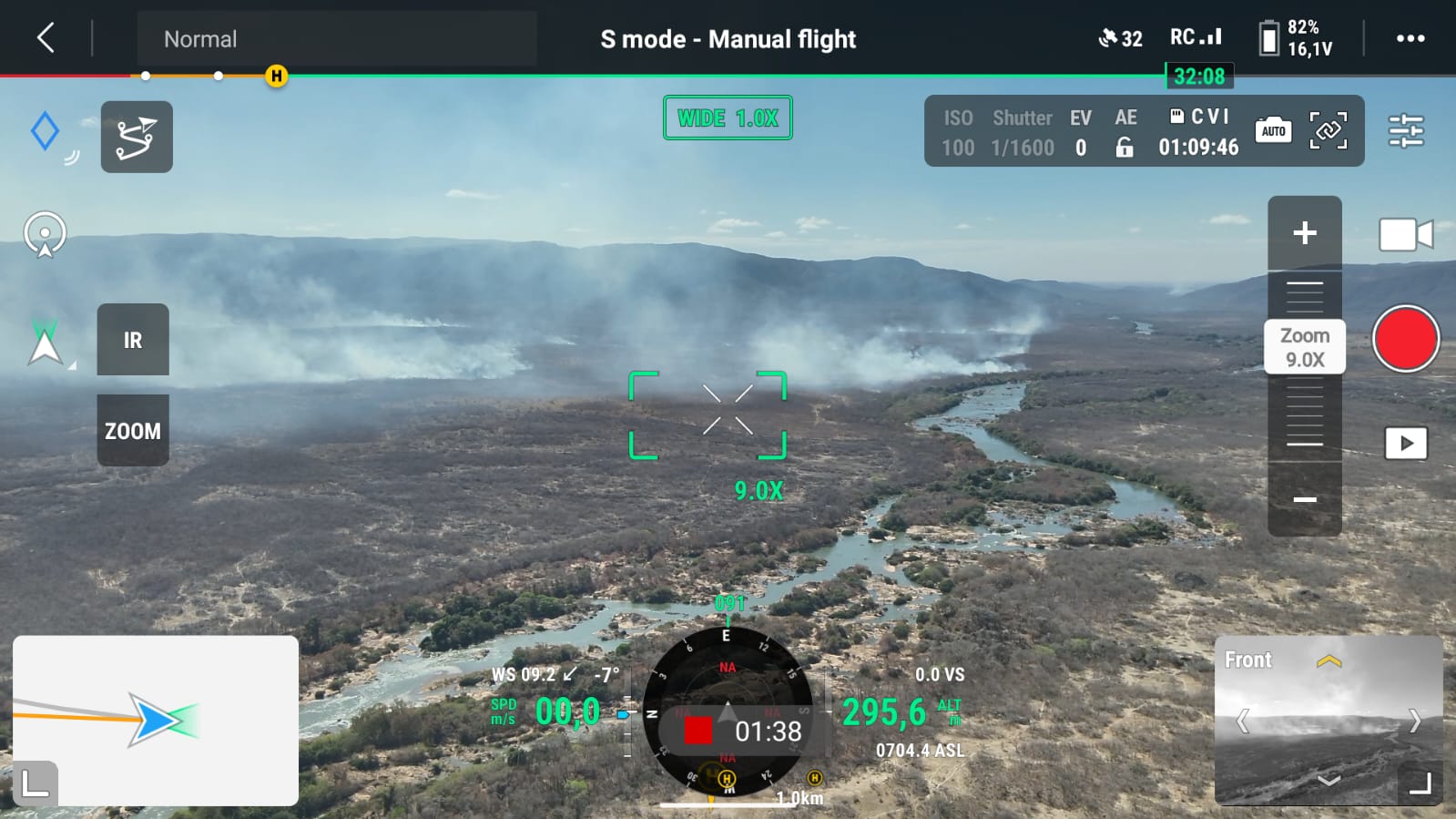Screen dimensions: 1456x819
Task: Expand the Front camera thumbnail view
Action: [x=1420, y=783]
